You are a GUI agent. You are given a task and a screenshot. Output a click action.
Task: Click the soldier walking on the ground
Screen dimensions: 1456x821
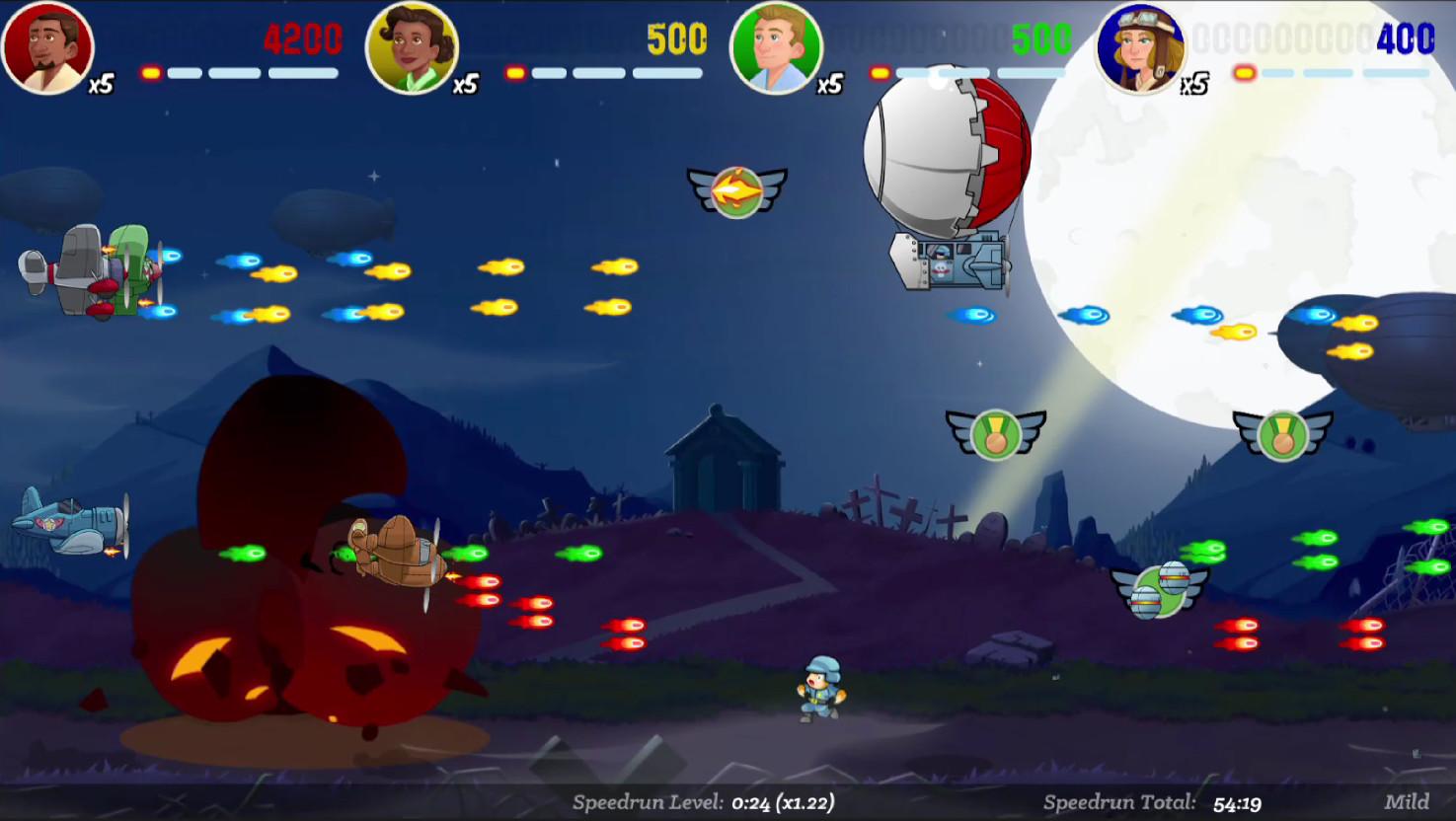click(x=817, y=687)
